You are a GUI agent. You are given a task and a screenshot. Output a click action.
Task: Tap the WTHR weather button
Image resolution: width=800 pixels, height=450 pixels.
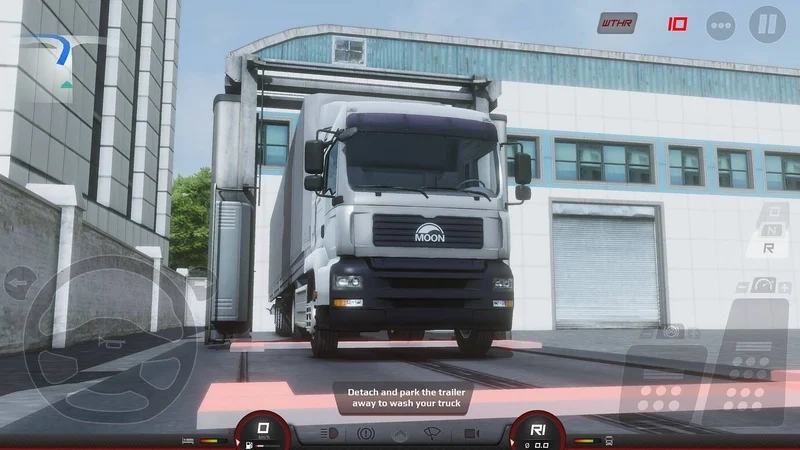click(617, 23)
